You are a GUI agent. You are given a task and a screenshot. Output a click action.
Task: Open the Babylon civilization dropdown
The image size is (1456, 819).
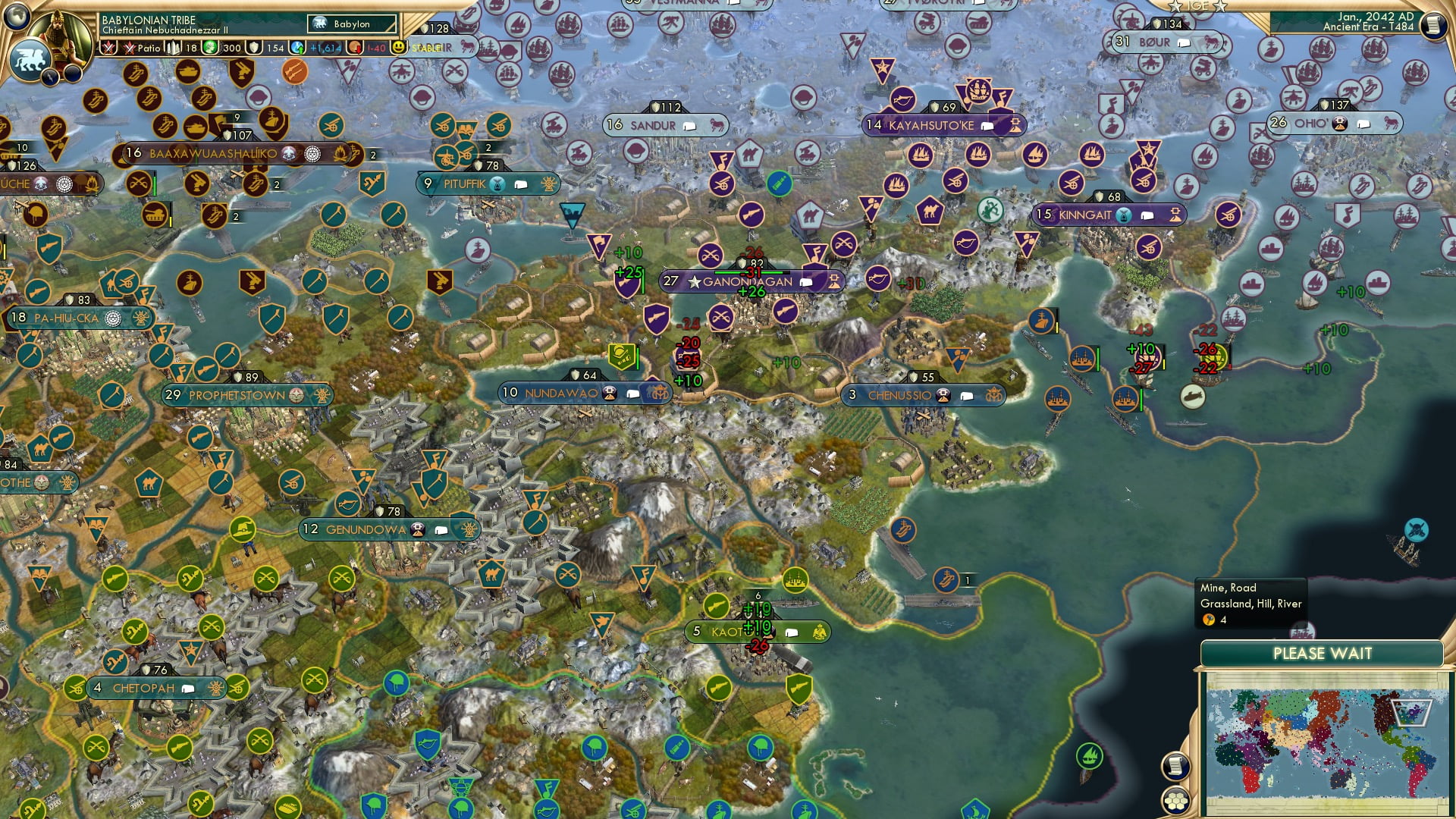pyautogui.click(x=353, y=24)
